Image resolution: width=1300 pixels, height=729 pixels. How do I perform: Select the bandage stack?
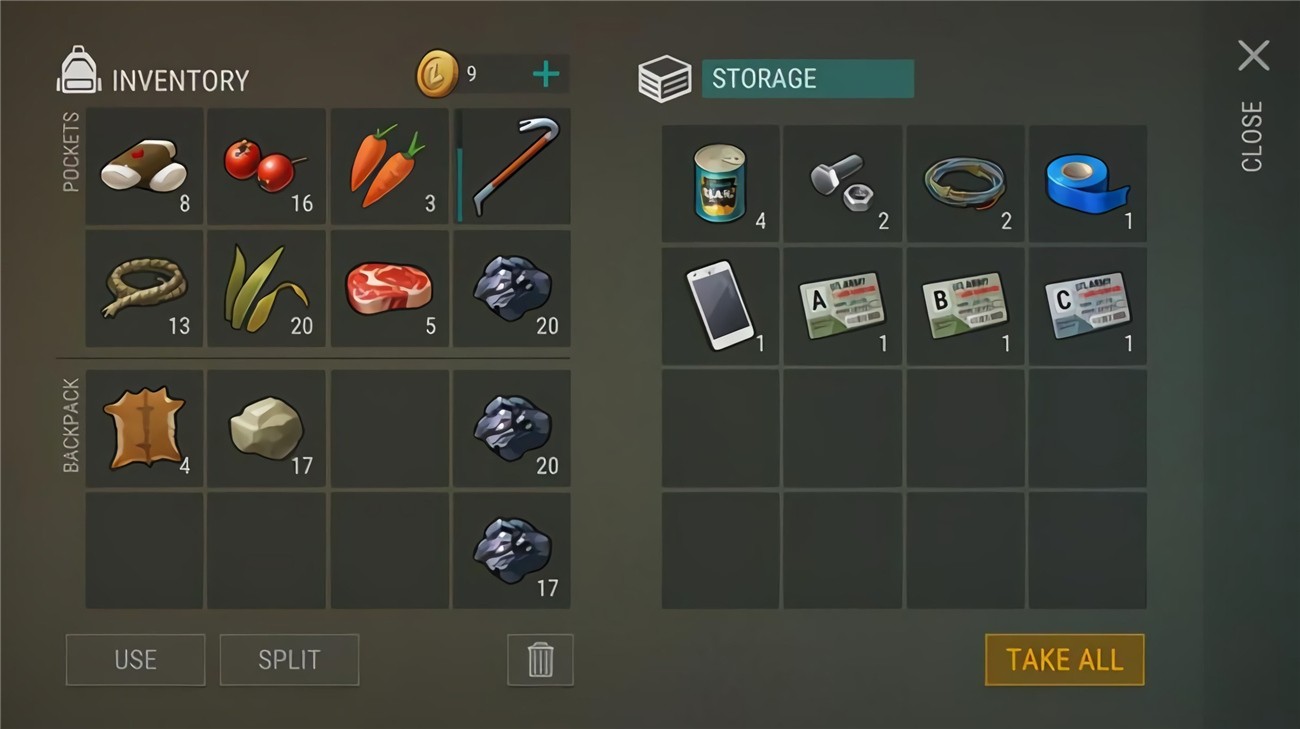143,165
